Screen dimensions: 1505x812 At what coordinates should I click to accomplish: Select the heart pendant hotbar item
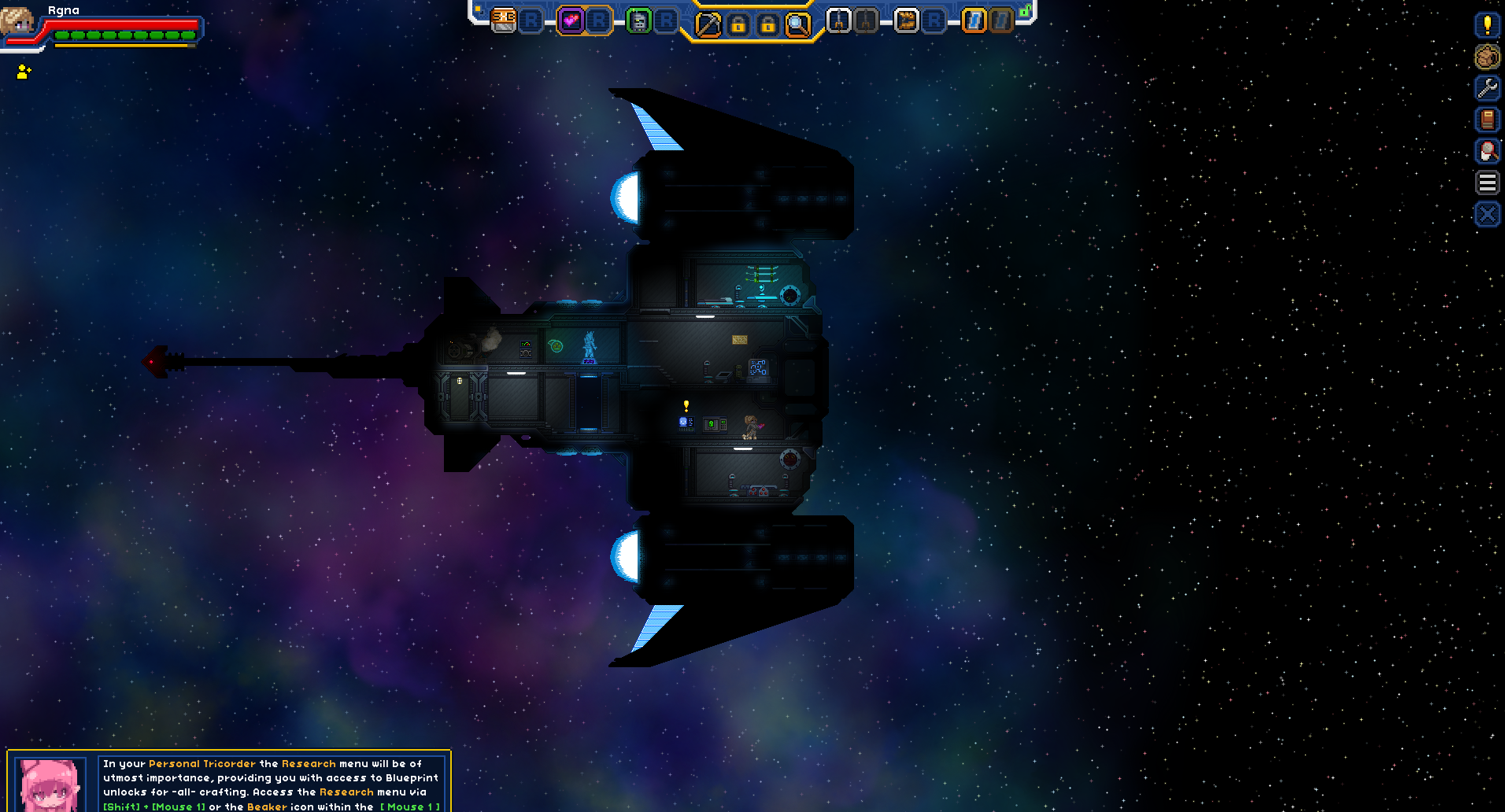[570, 21]
